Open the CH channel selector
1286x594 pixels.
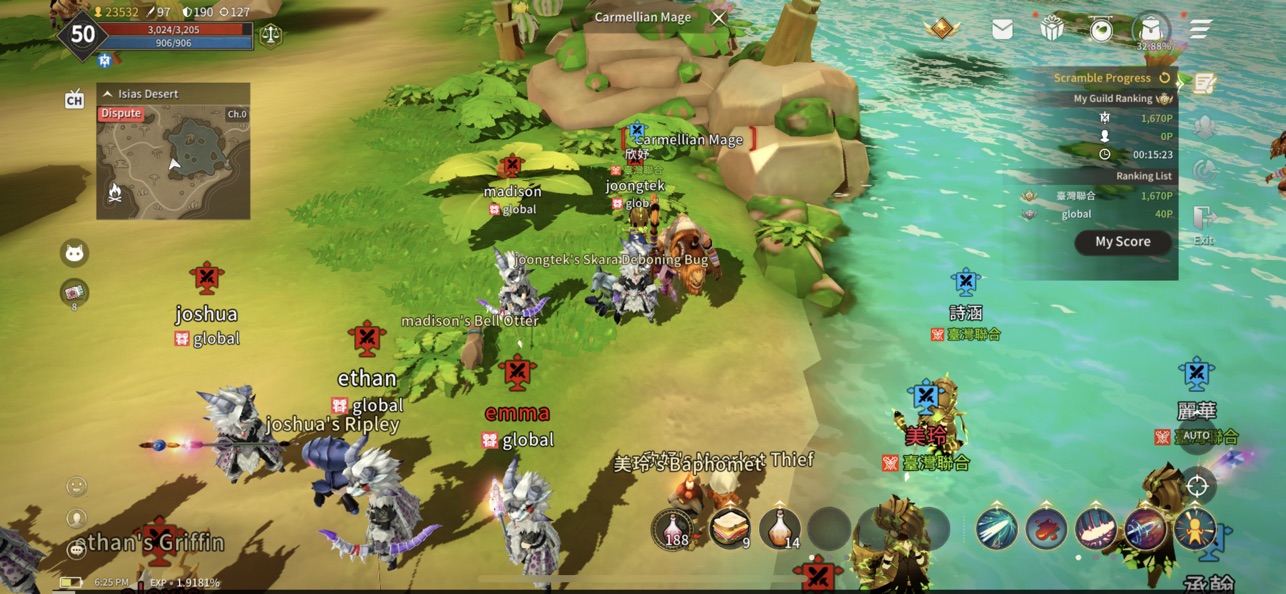click(74, 99)
